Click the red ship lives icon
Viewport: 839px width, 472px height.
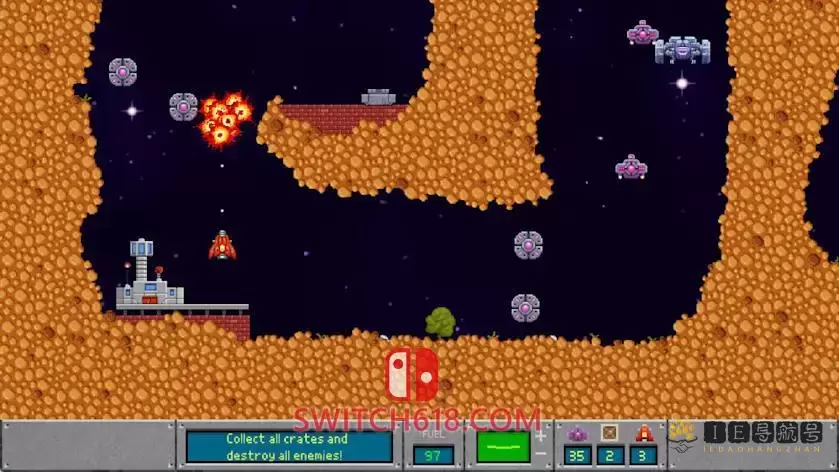[x=644, y=433]
